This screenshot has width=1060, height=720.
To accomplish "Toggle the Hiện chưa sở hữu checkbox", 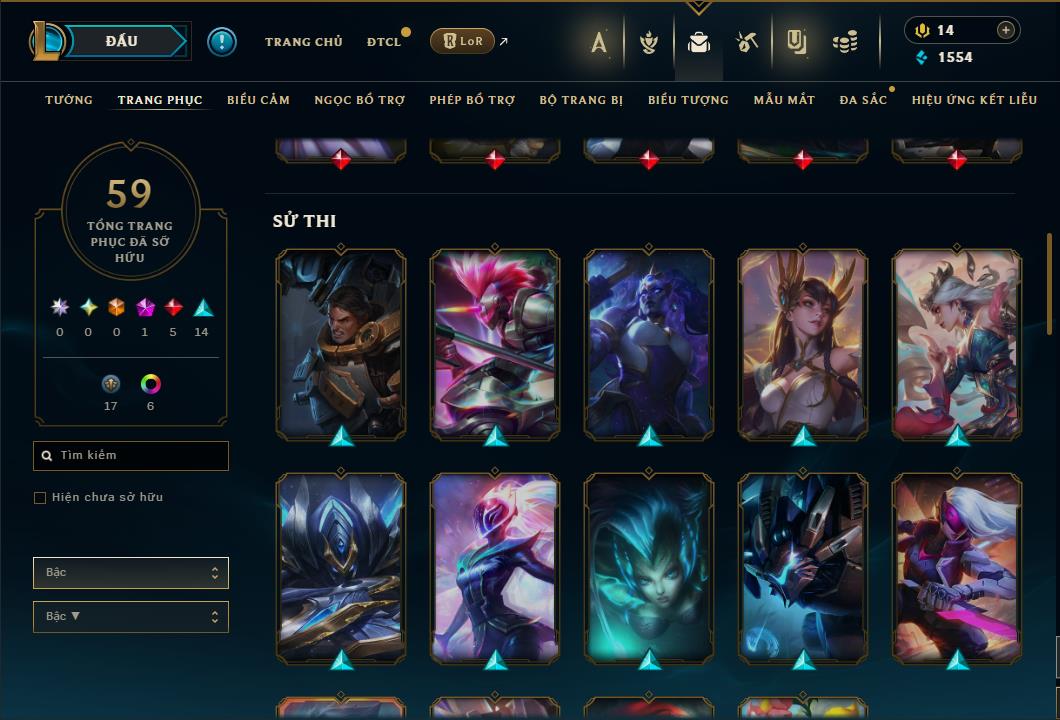I will click(40, 498).
